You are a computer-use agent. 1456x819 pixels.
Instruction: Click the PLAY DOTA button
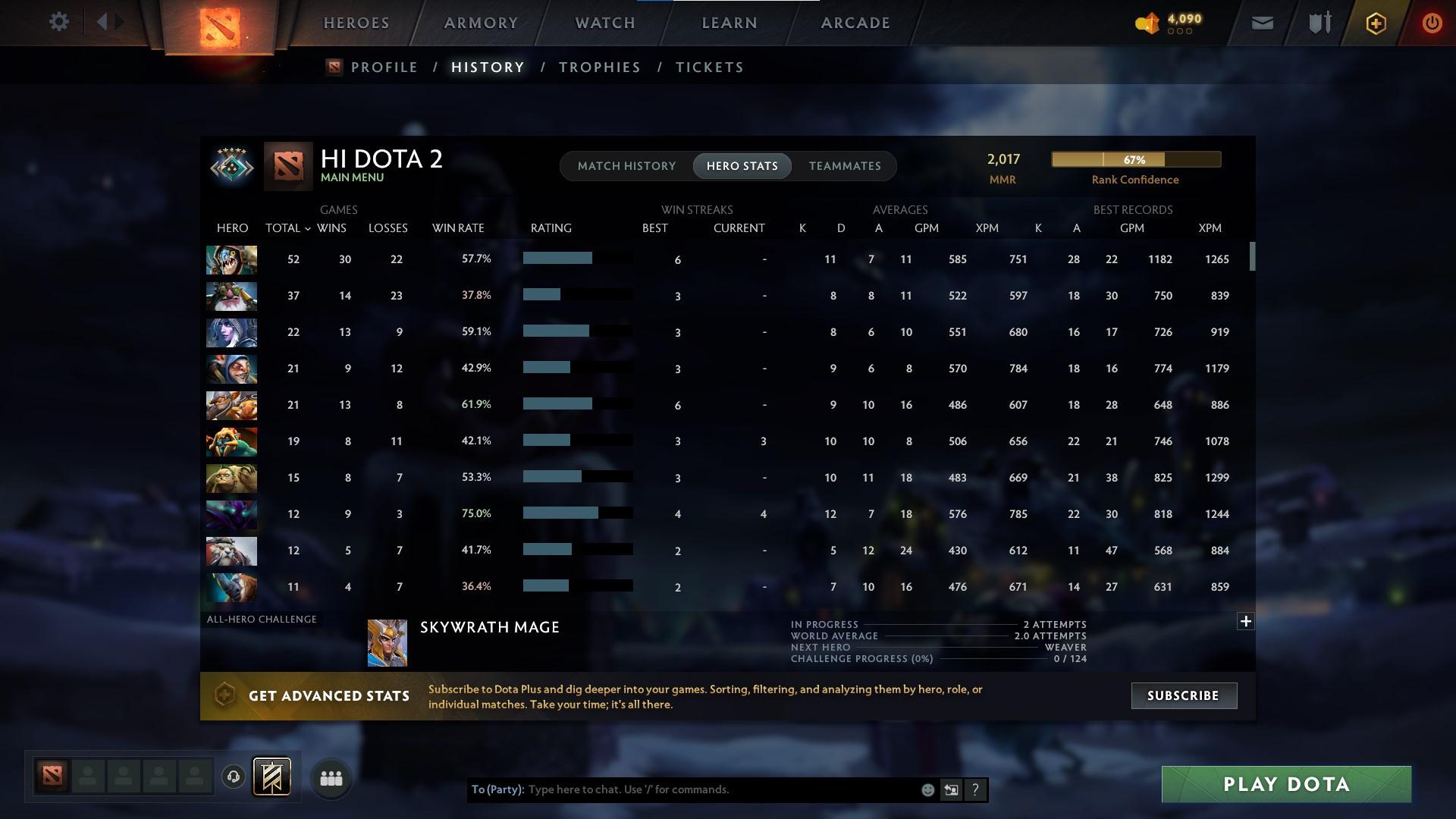(1285, 784)
